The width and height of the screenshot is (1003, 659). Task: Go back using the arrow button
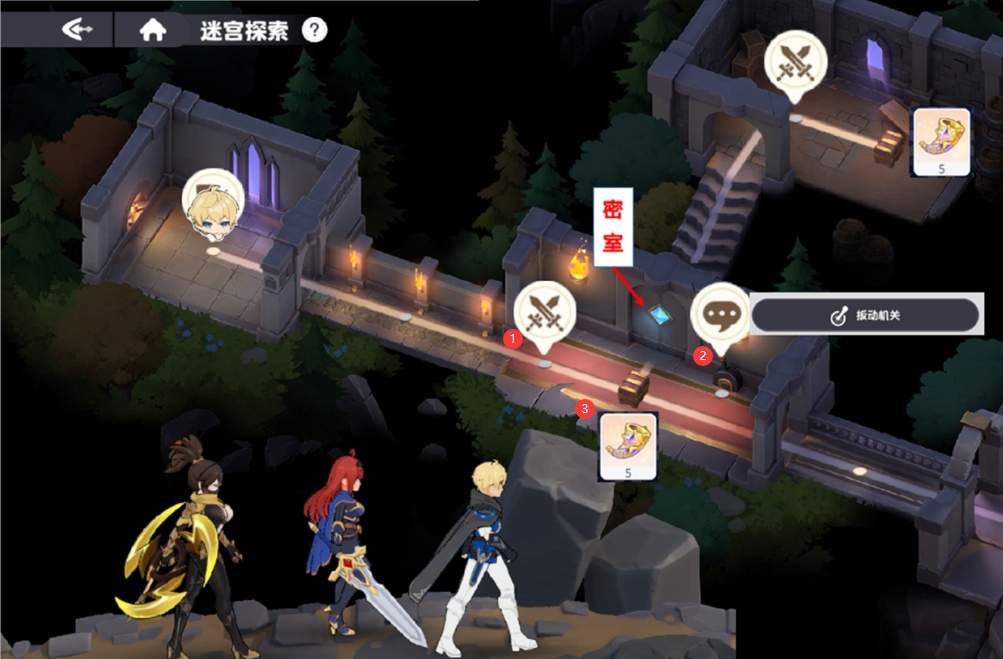(x=77, y=29)
